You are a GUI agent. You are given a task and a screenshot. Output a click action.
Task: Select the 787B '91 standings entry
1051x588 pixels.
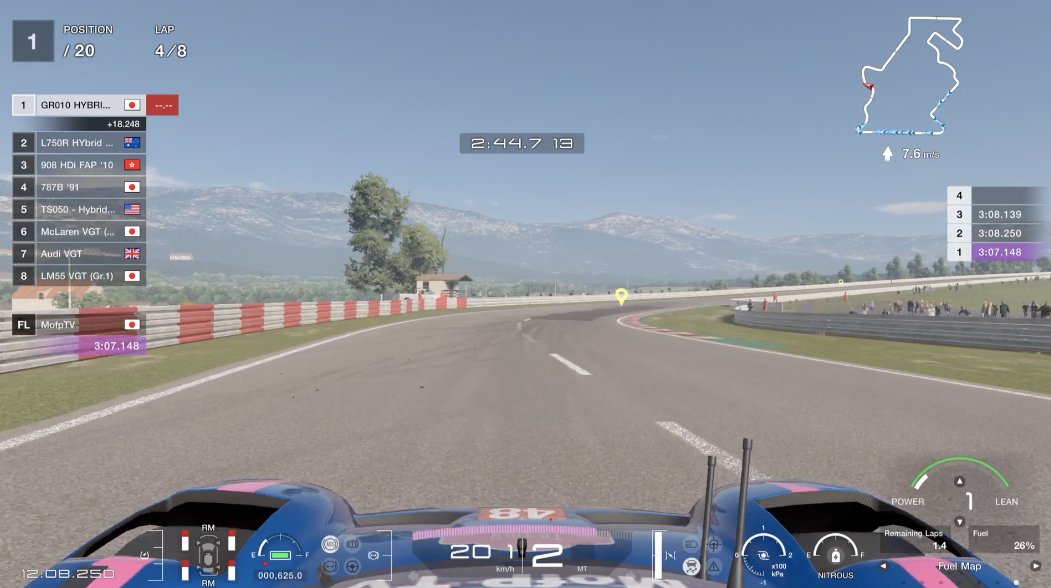pyautogui.click(x=78, y=187)
